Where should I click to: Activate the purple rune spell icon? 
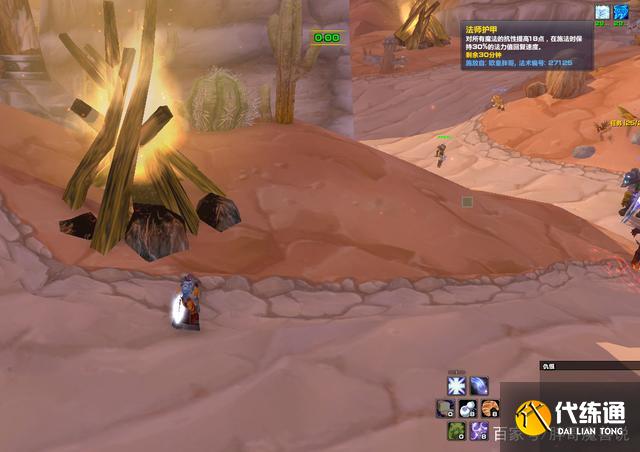[479, 431]
